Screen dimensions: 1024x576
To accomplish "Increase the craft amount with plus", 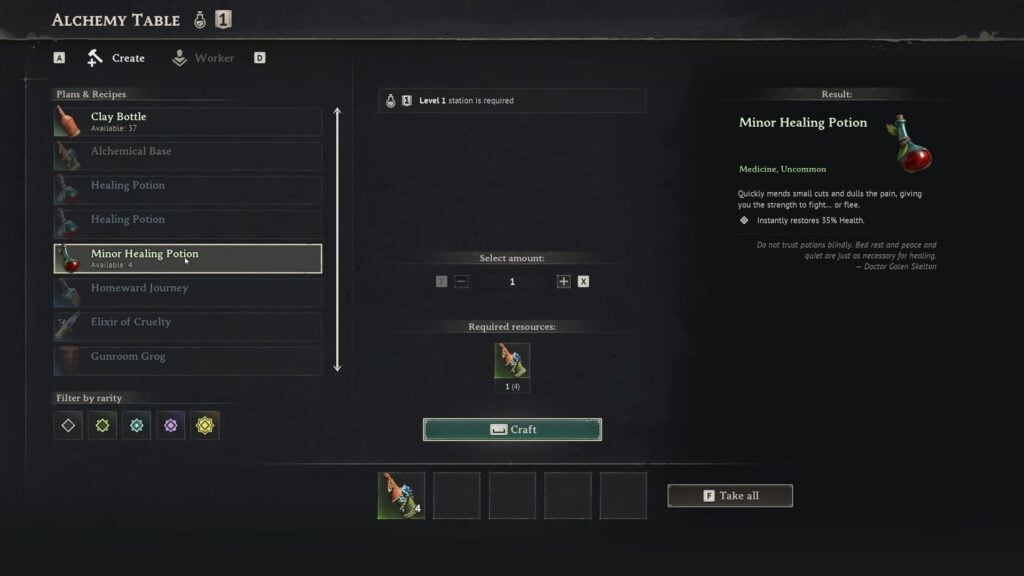I will pos(564,282).
